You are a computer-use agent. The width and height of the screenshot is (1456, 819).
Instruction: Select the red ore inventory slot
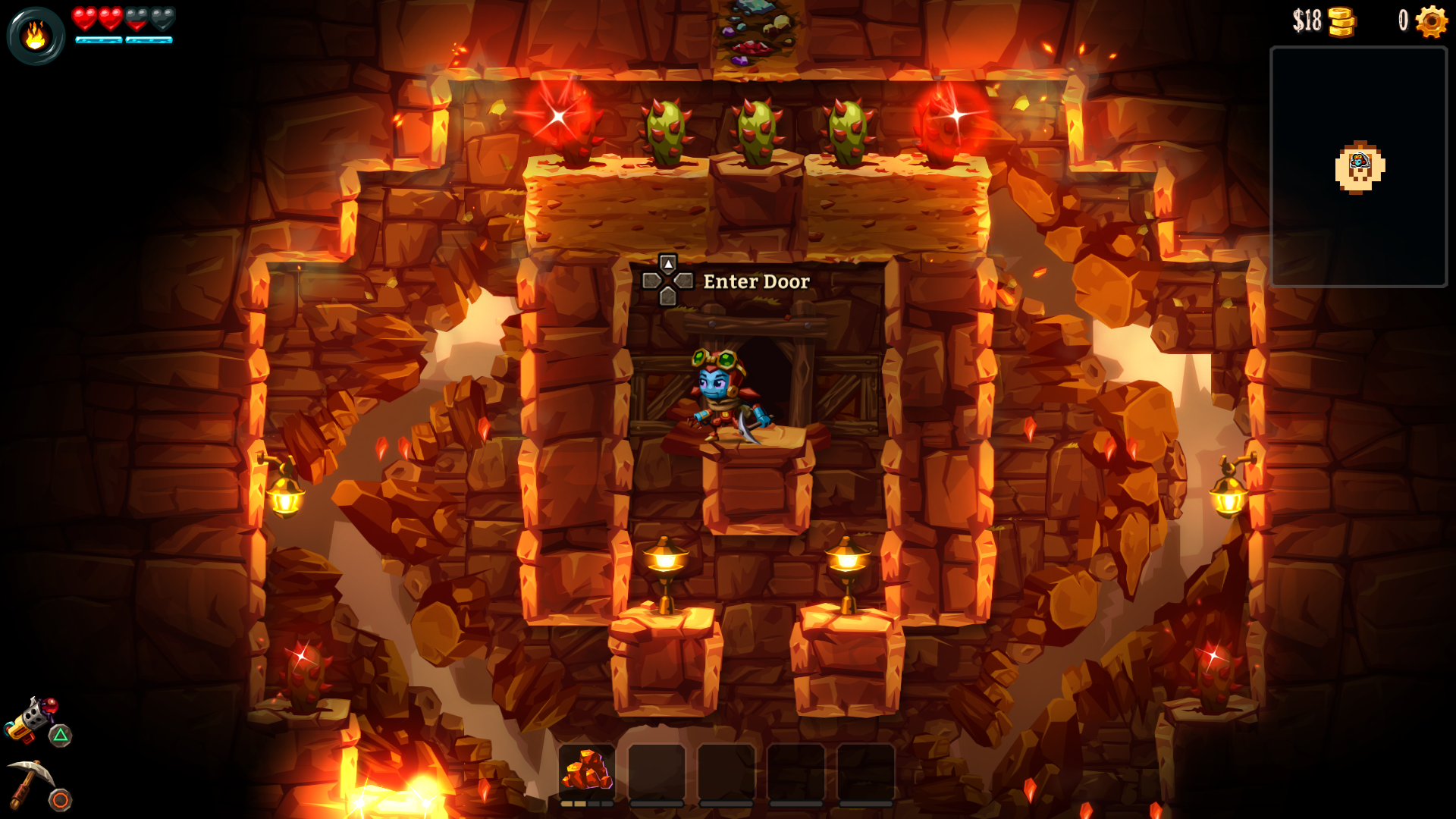tap(587, 772)
